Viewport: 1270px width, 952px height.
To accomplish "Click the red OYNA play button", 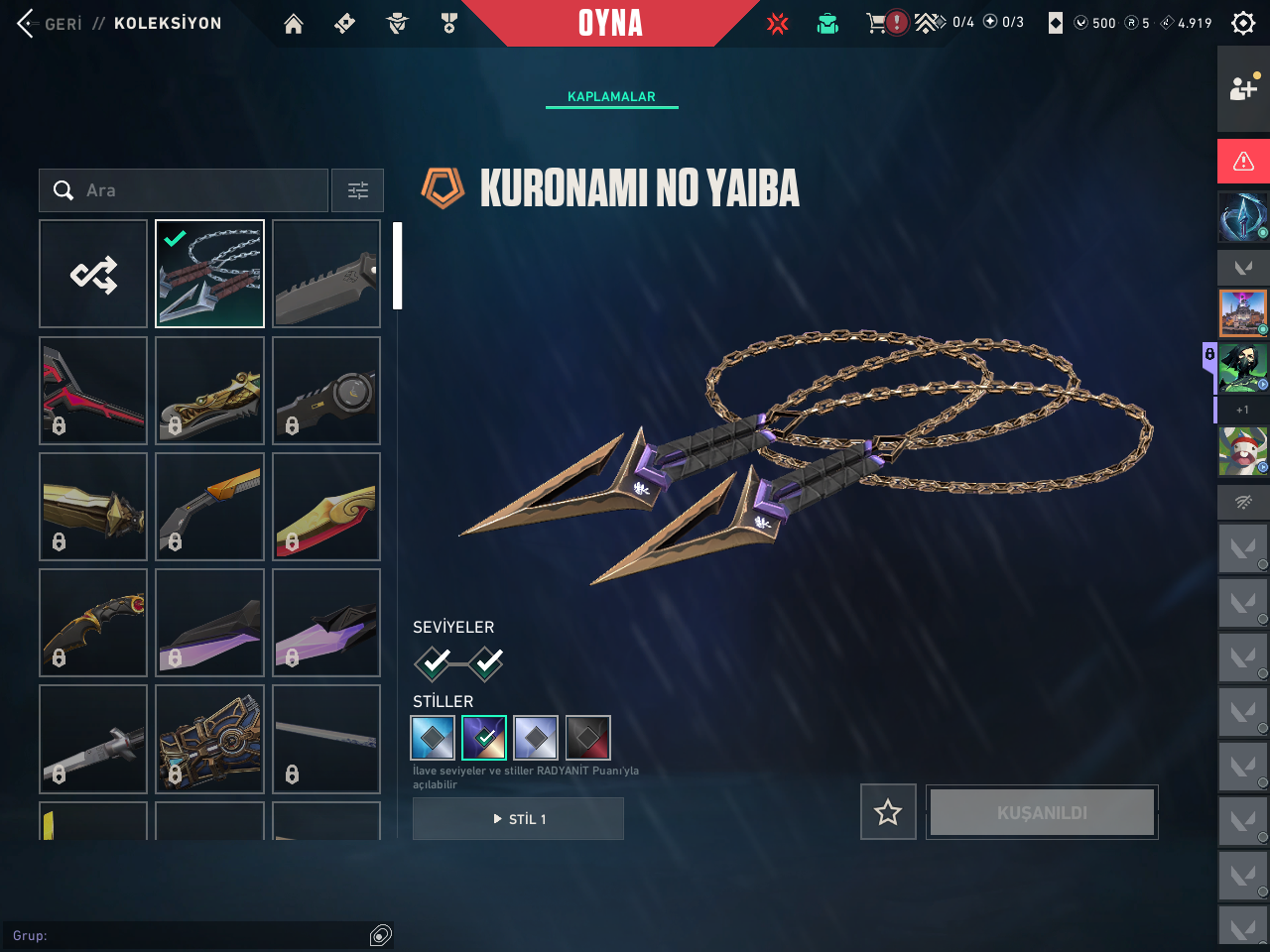I will click(x=610, y=23).
